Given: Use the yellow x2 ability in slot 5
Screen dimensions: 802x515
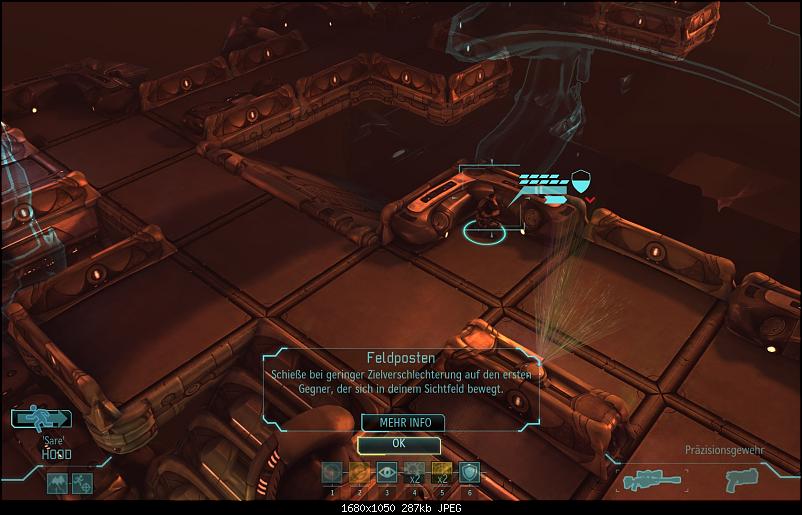Looking at the screenshot, I should pyautogui.click(x=442, y=473).
